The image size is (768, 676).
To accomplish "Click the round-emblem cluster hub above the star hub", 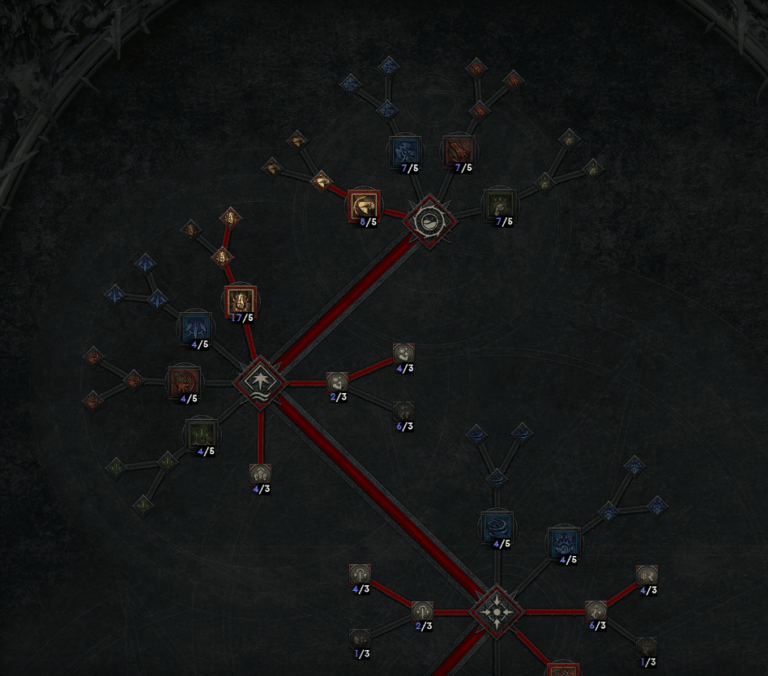I will [429, 221].
